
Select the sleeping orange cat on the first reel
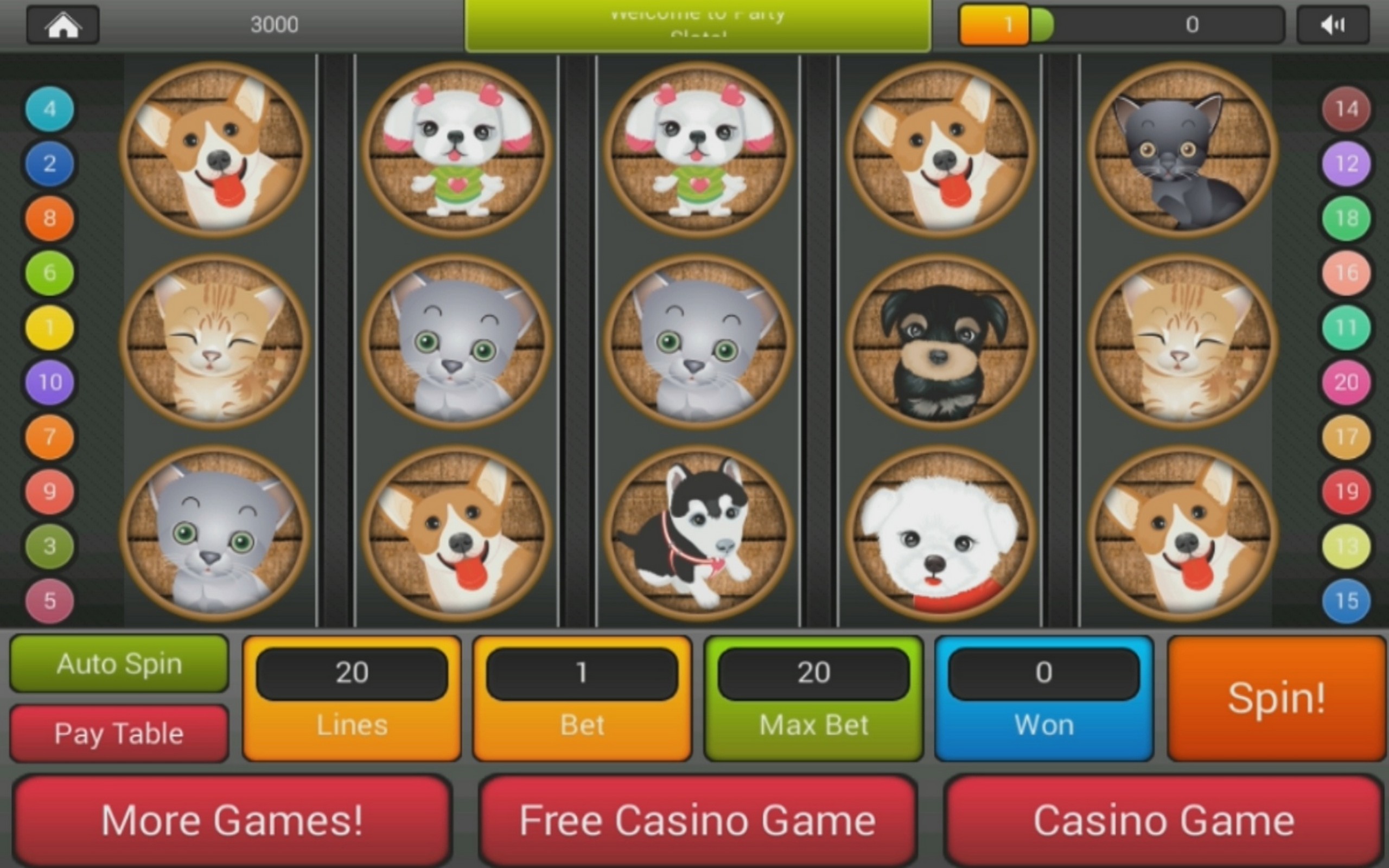(217, 342)
